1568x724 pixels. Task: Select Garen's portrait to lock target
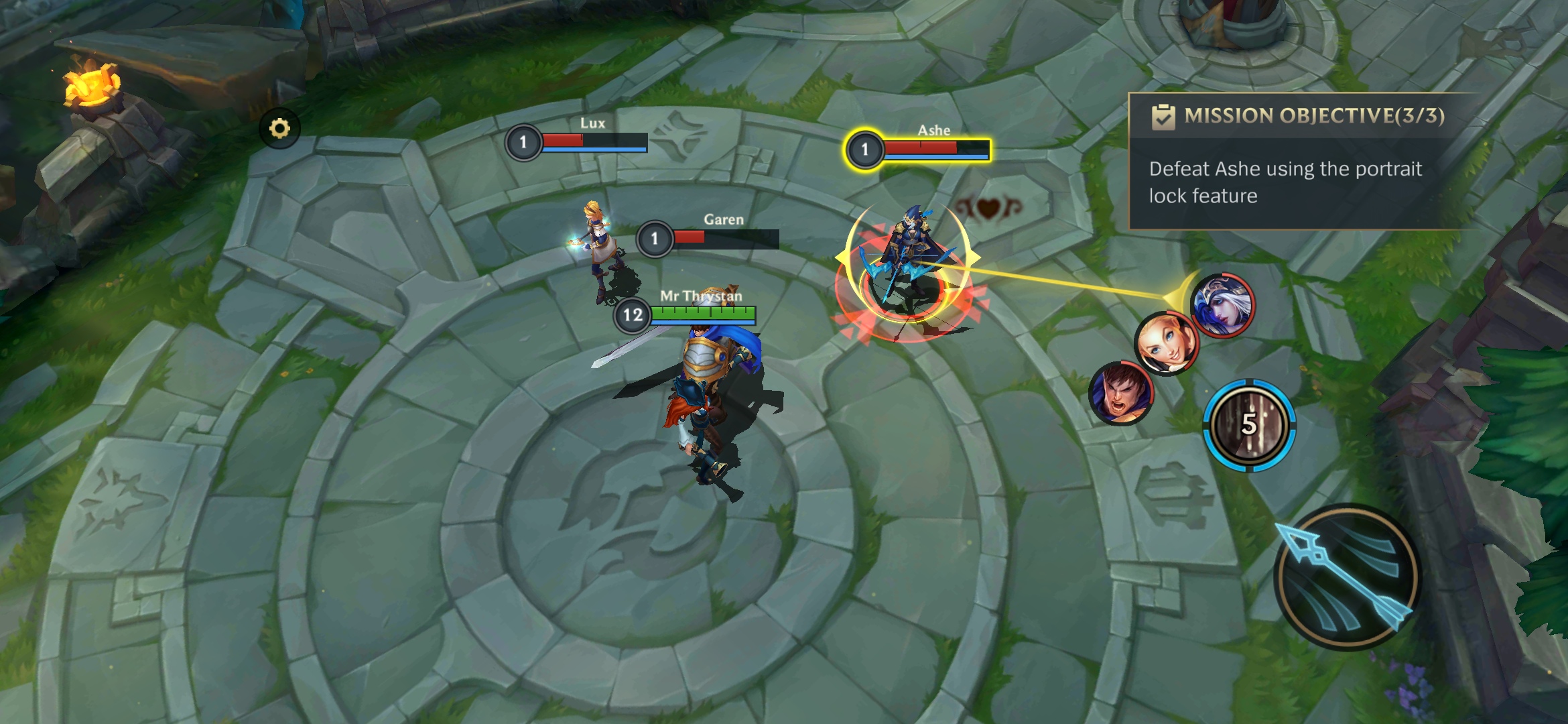[1121, 393]
